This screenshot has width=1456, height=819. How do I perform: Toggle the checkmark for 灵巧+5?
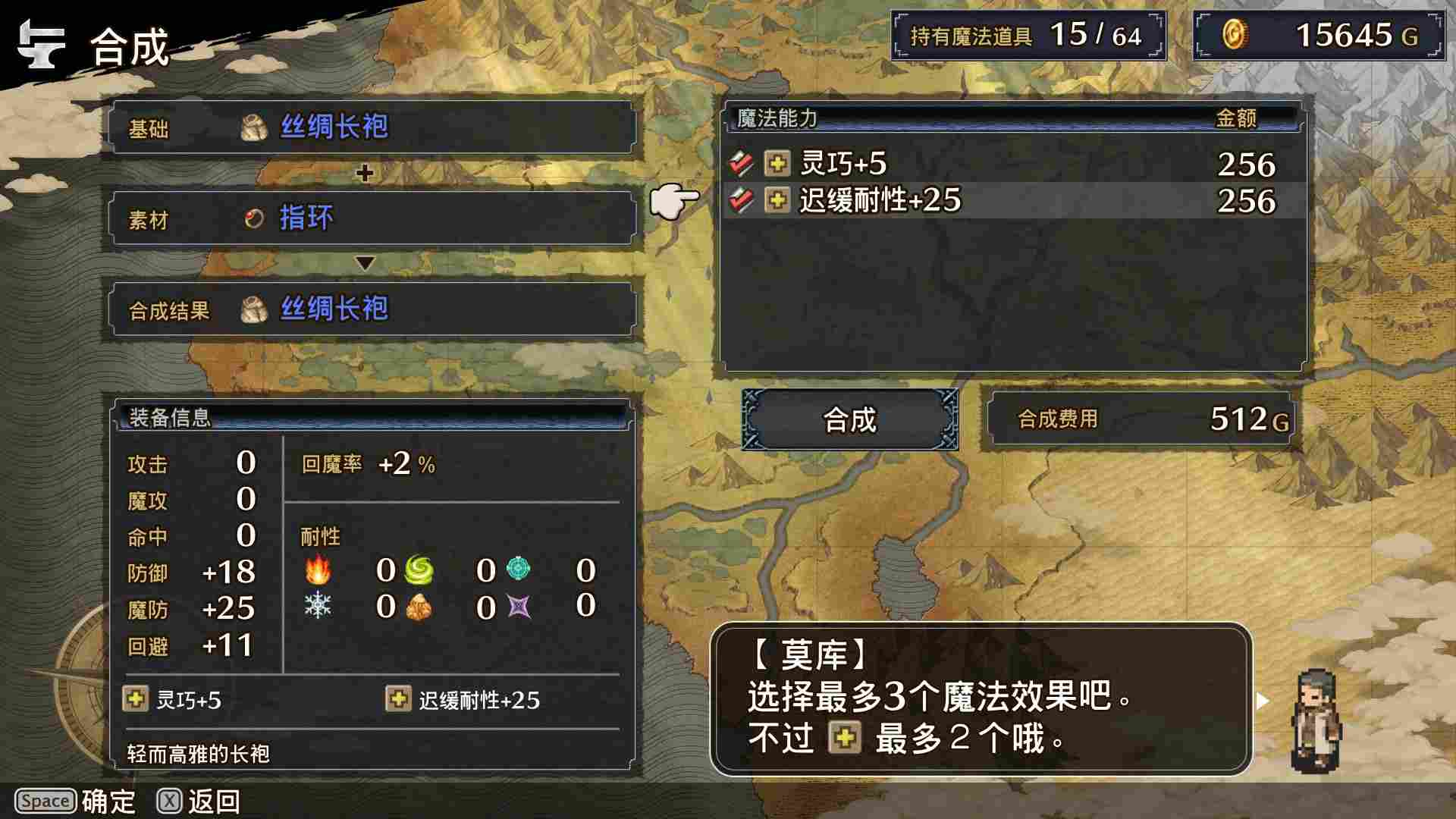pyautogui.click(x=742, y=162)
